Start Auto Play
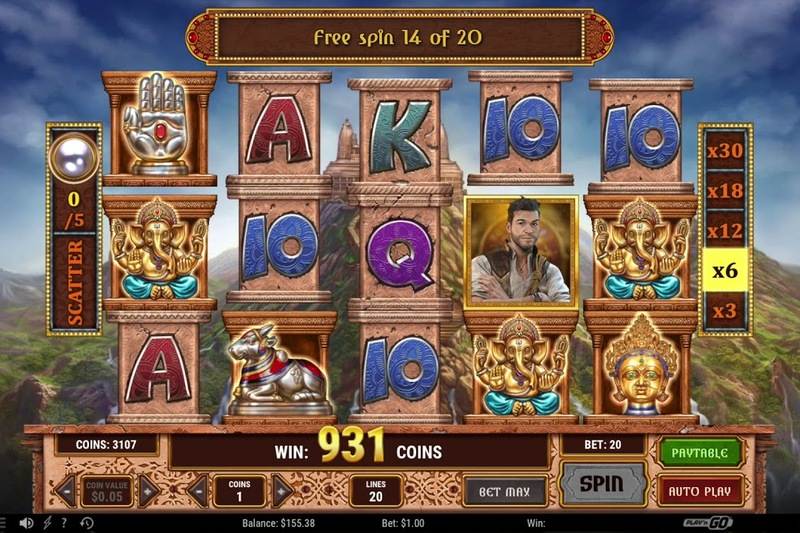The height and width of the screenshot is (533, 800). (x=700, y=490)
